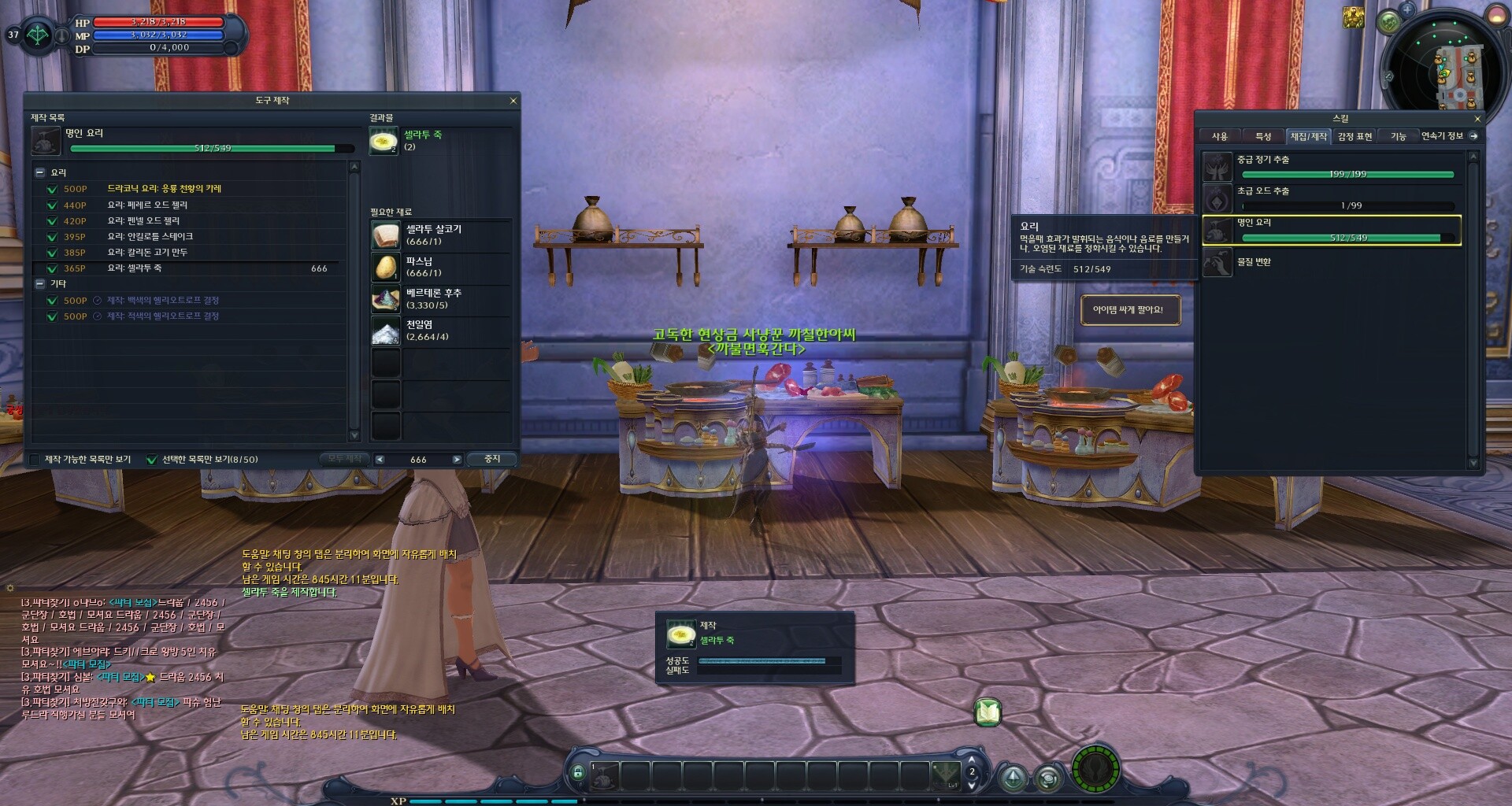
Task: Stop crafting with the 중지 button
Action: [x=492, y=459]
